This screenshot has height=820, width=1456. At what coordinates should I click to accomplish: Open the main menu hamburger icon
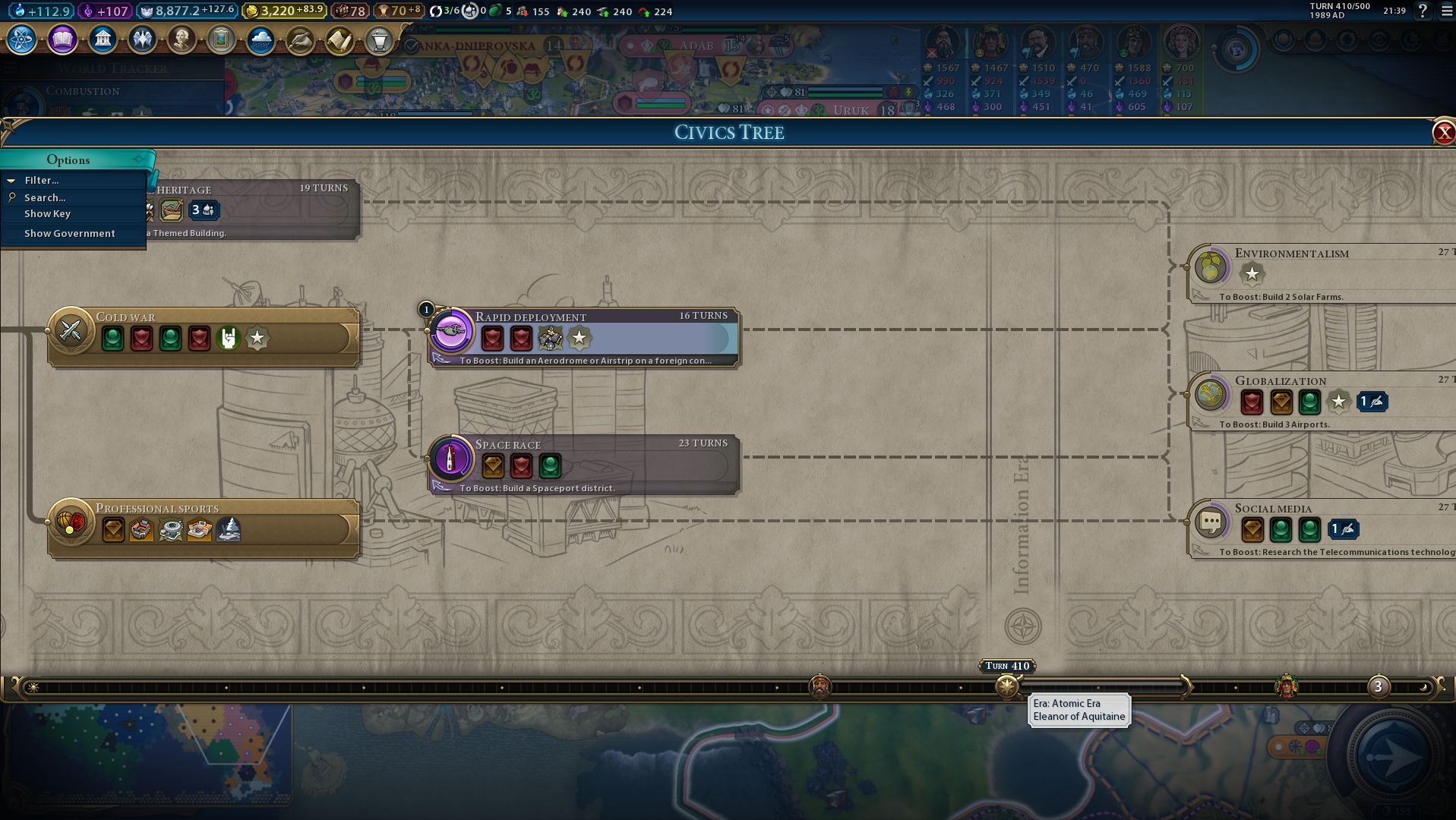point(1446,11)
